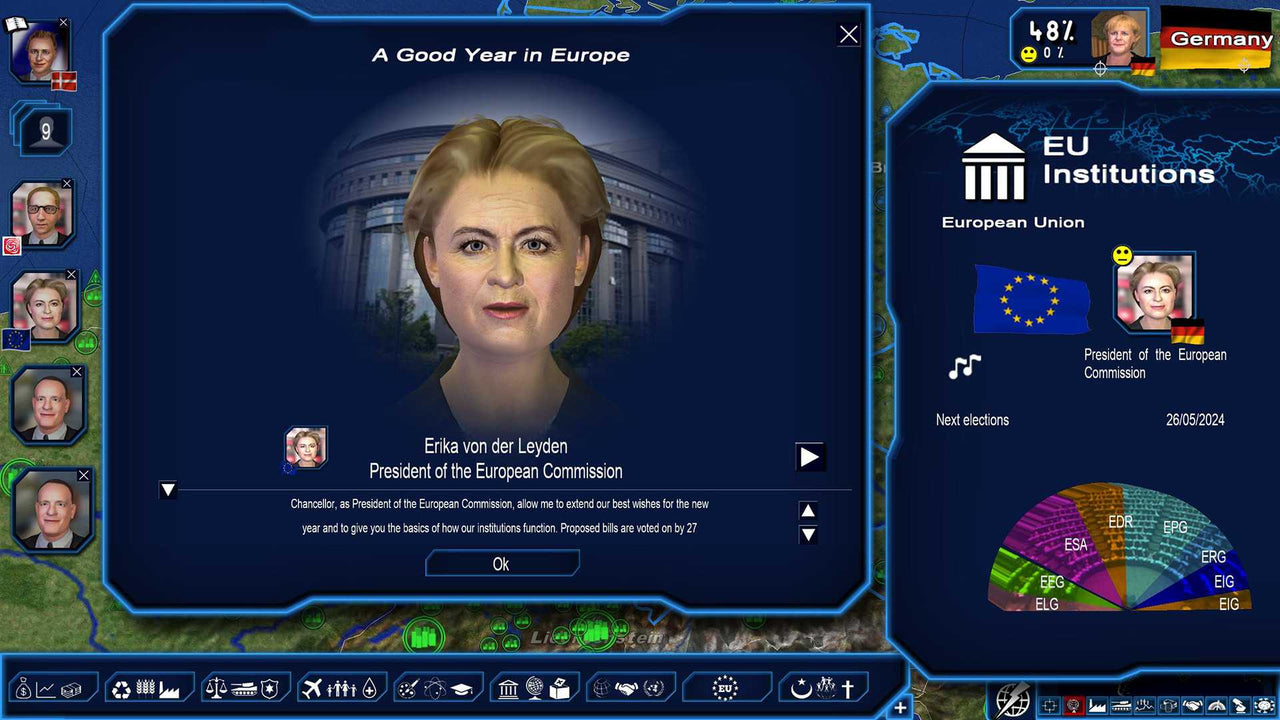The image size is (1280, 720).
Task: Open the European Union menu with EU stars icon
Action: coord(727,686)
